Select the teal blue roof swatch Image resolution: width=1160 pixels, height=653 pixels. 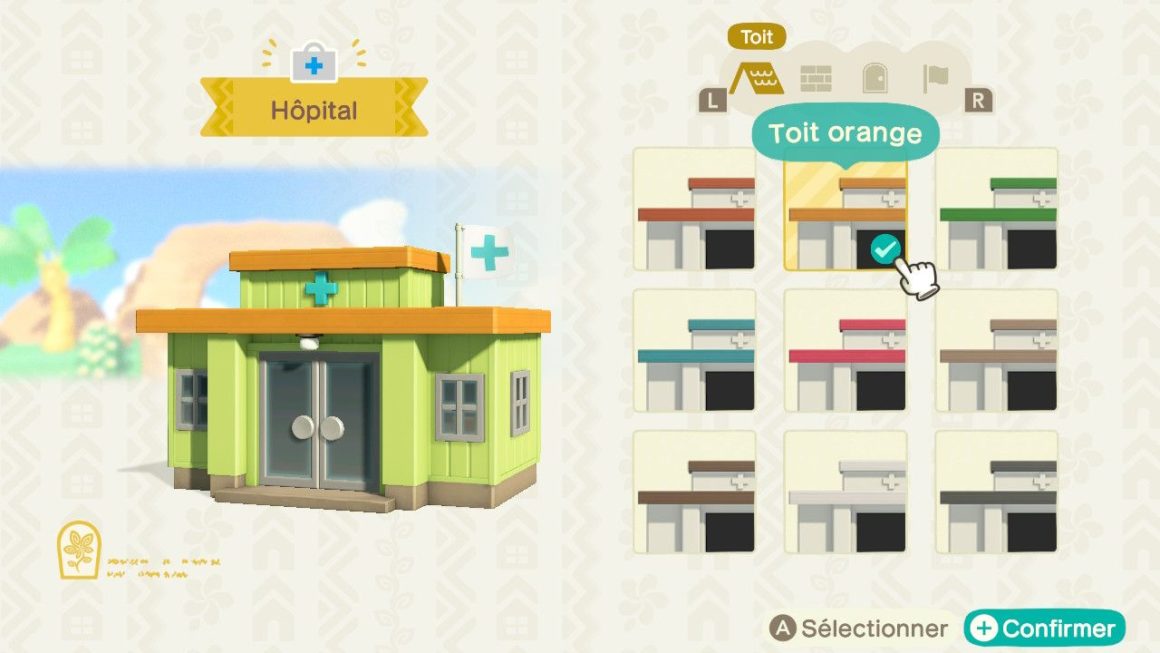pyautogui.click(x=695, y=351)
